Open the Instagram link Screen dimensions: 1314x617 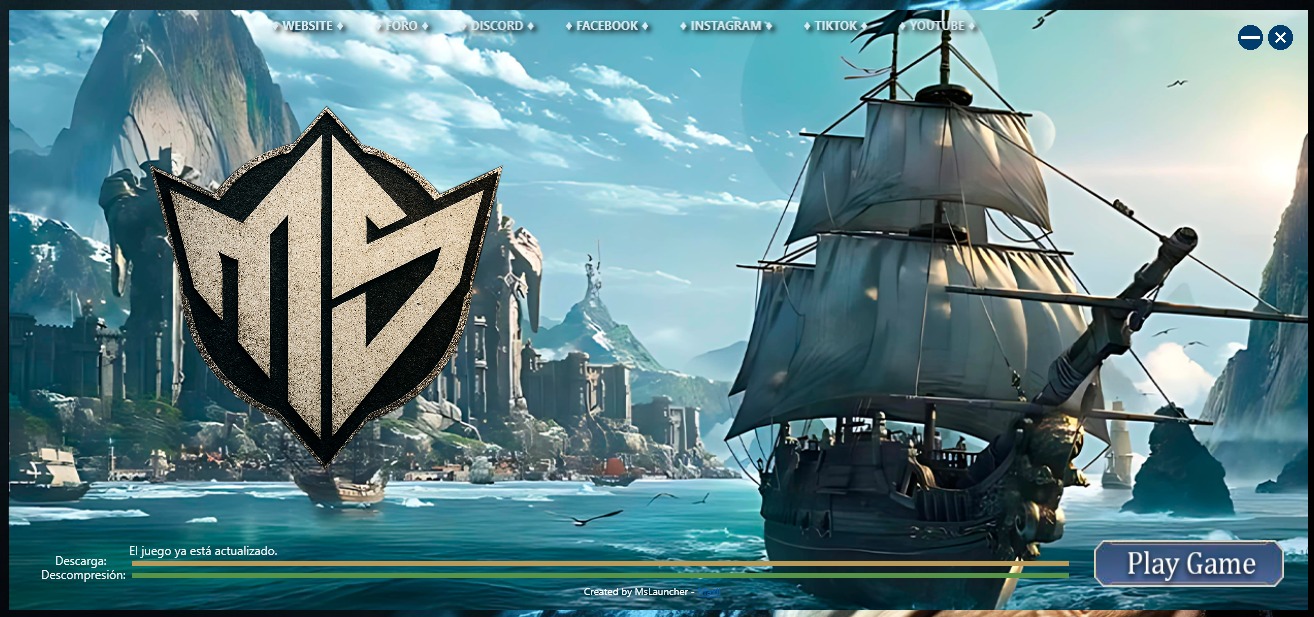pyautogui.click(x=725, y=26)
